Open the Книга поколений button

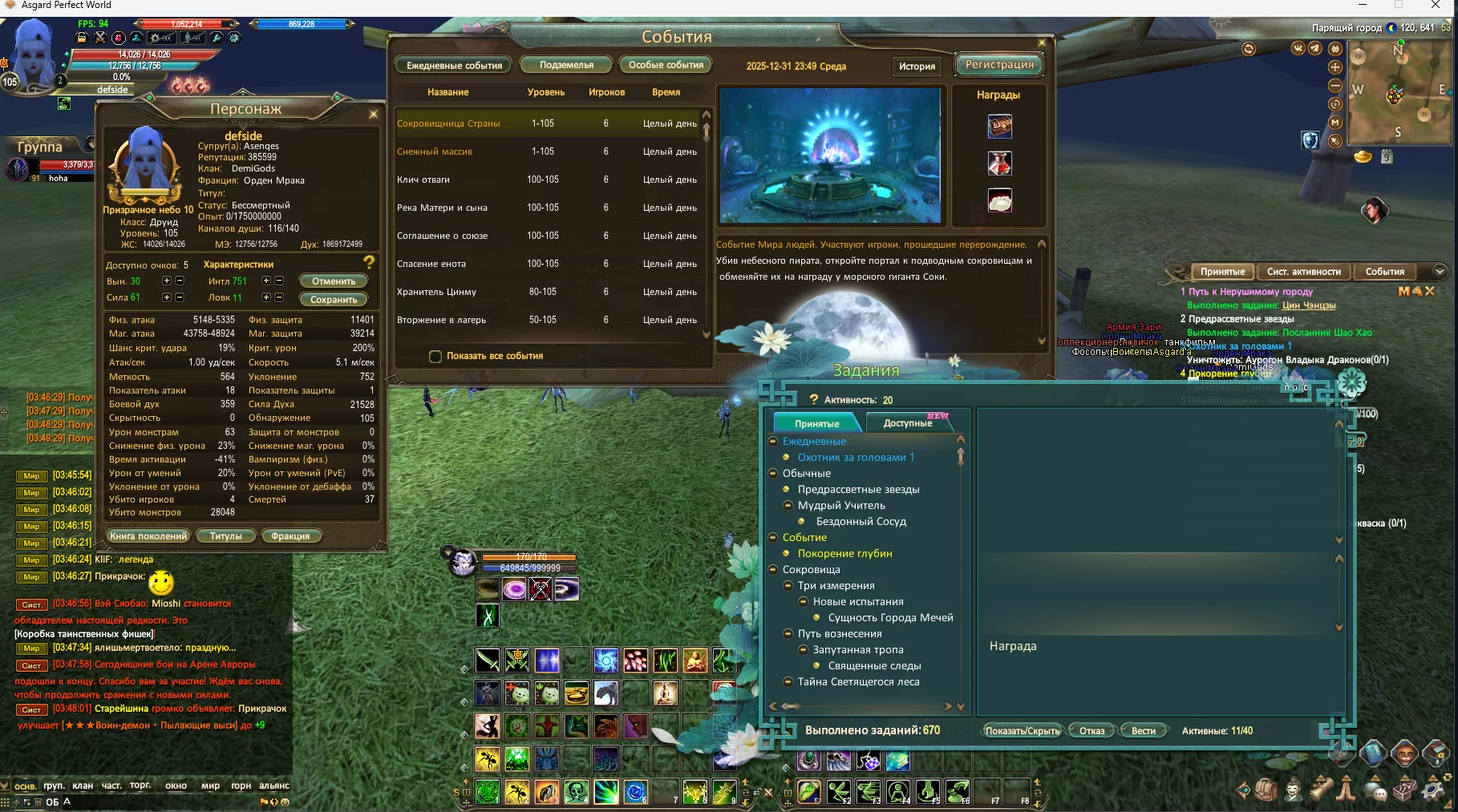click(x=148, y=536)
